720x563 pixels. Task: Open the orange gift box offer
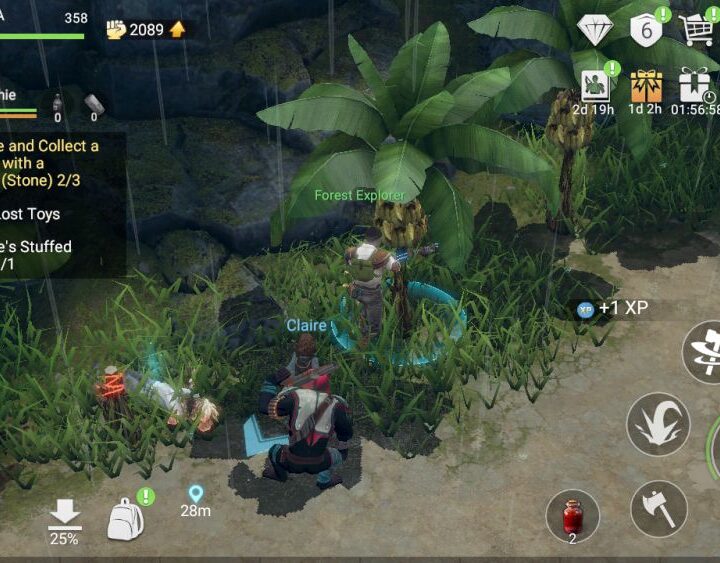click(646, 86)
